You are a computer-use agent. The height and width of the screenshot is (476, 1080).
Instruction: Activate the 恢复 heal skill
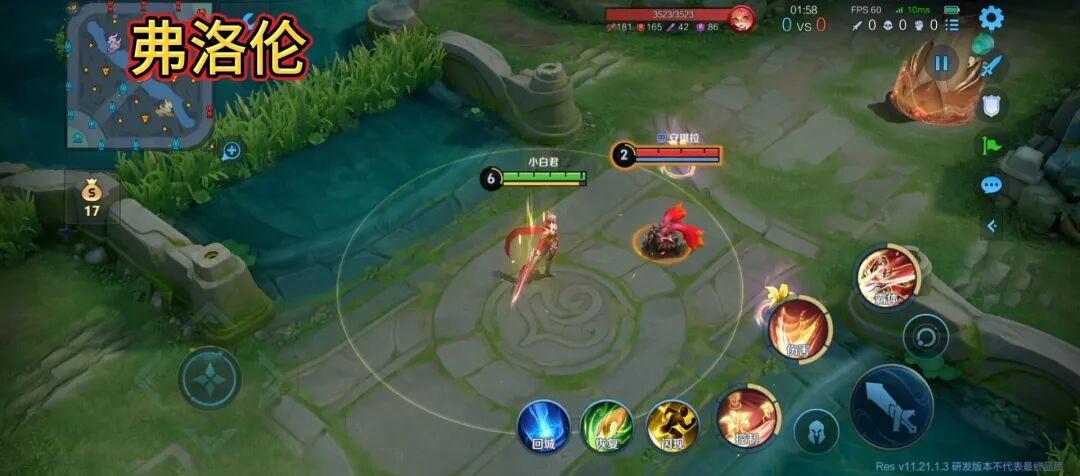point(607,425)
